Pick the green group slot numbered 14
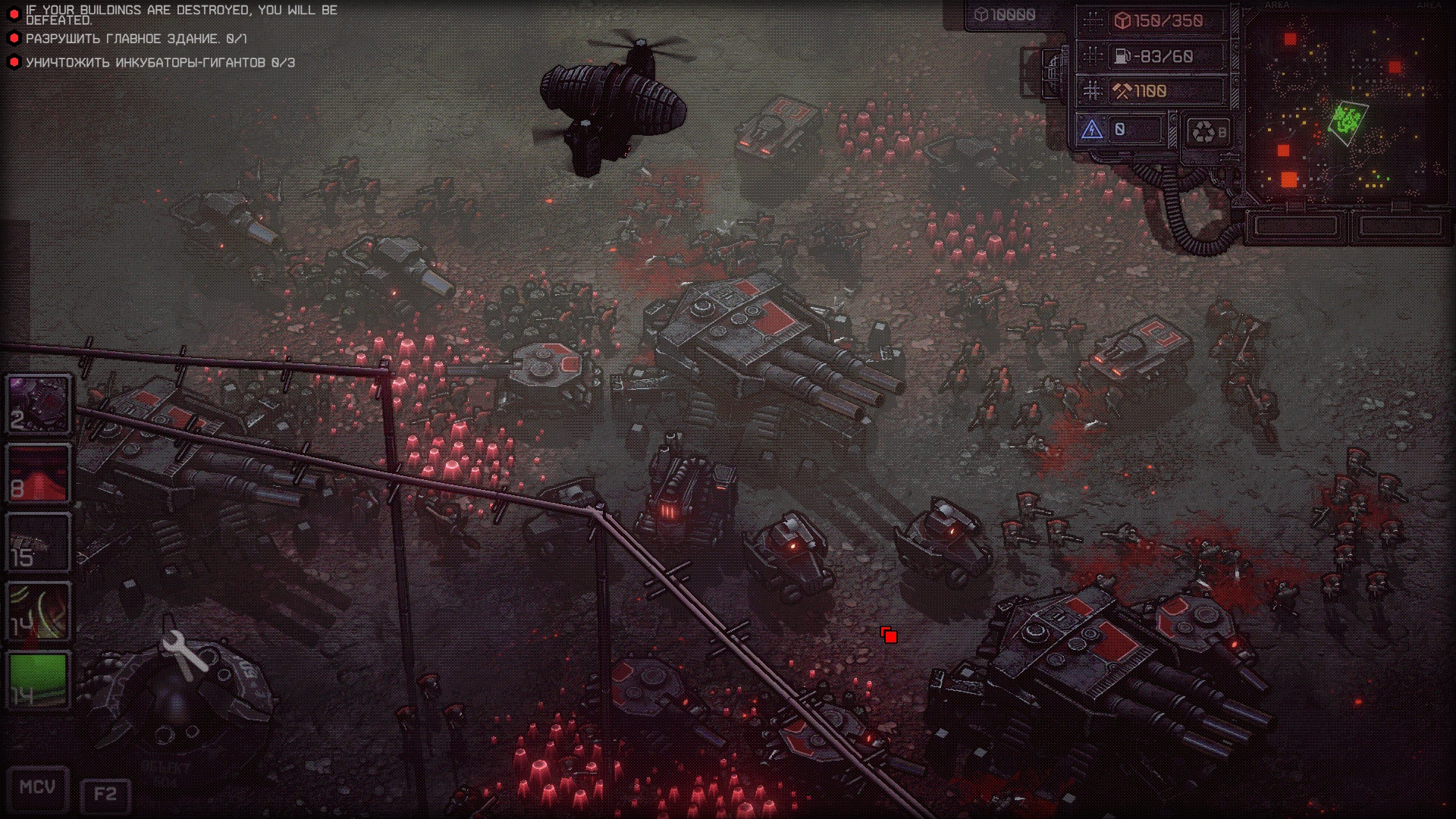Screen dimensions: 1456x819 pos(39,679)
